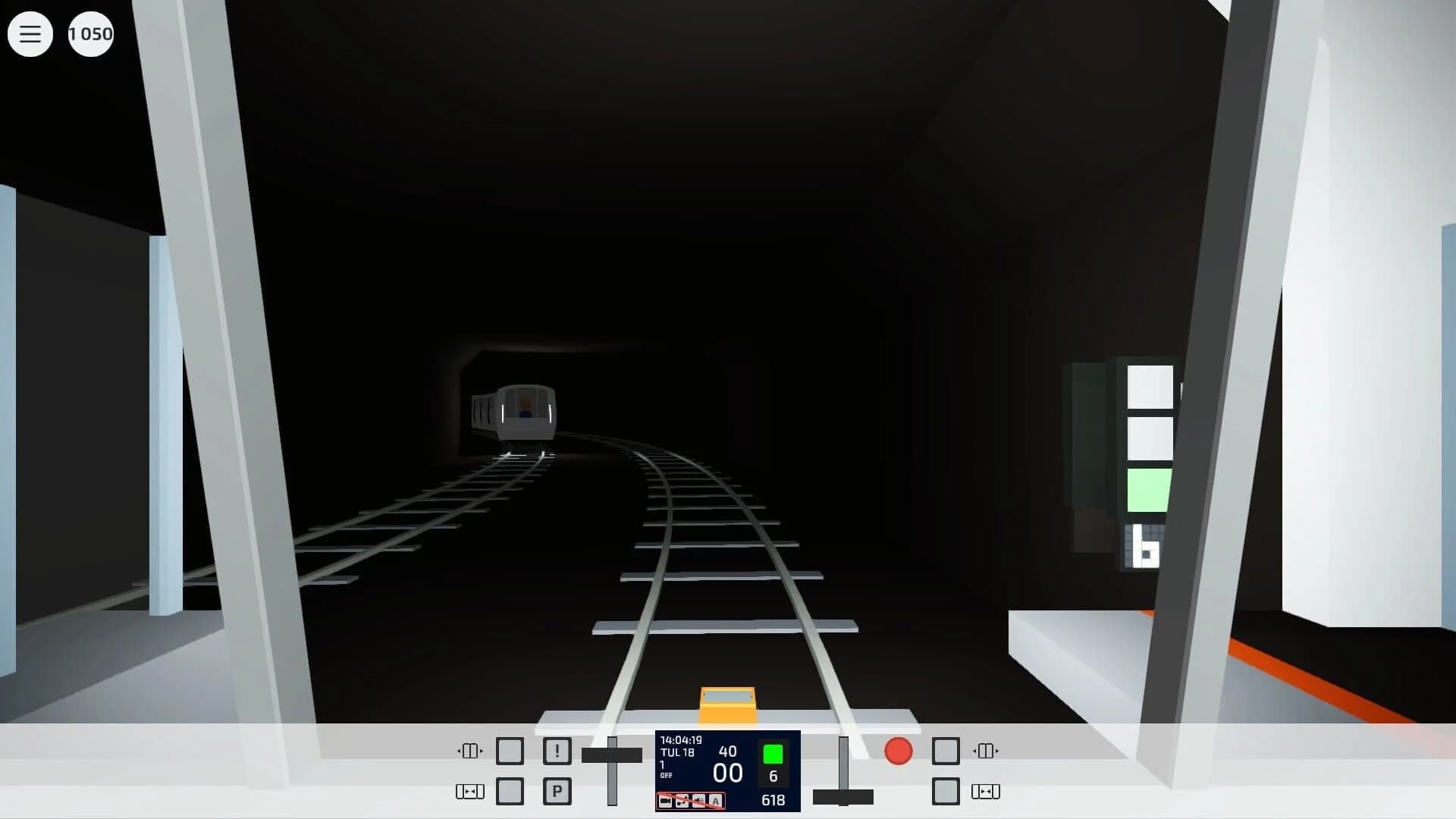Select the left door open icon

pyautogui.click(x=470, y=751)
